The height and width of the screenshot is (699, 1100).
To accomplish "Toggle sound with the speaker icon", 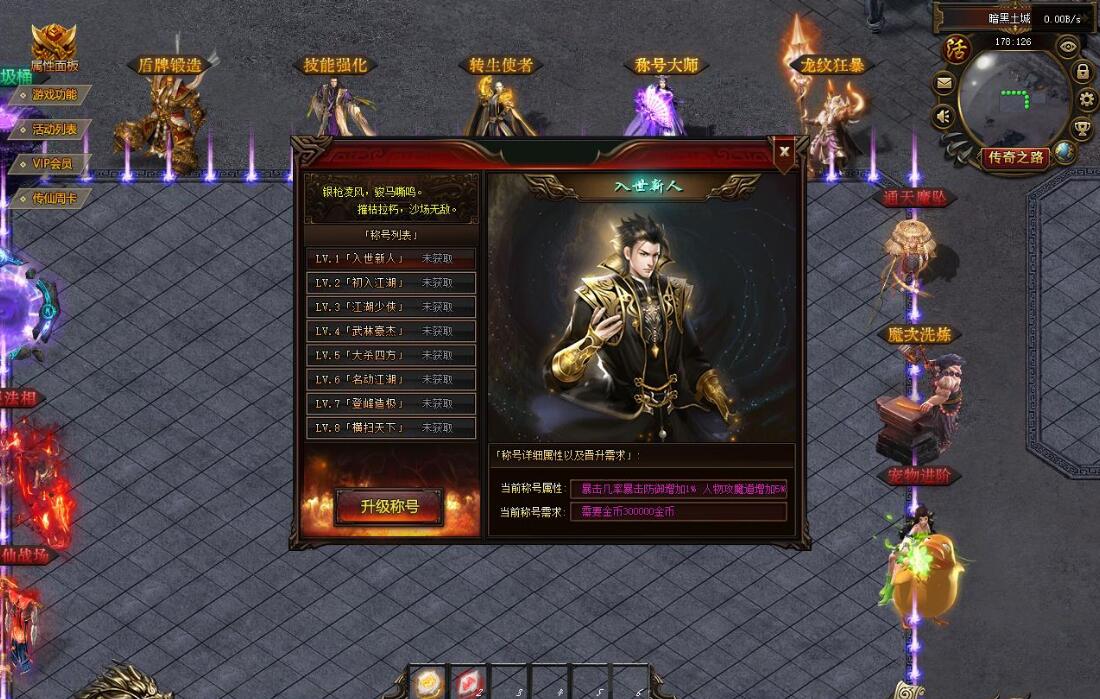I will pos(942,117).
